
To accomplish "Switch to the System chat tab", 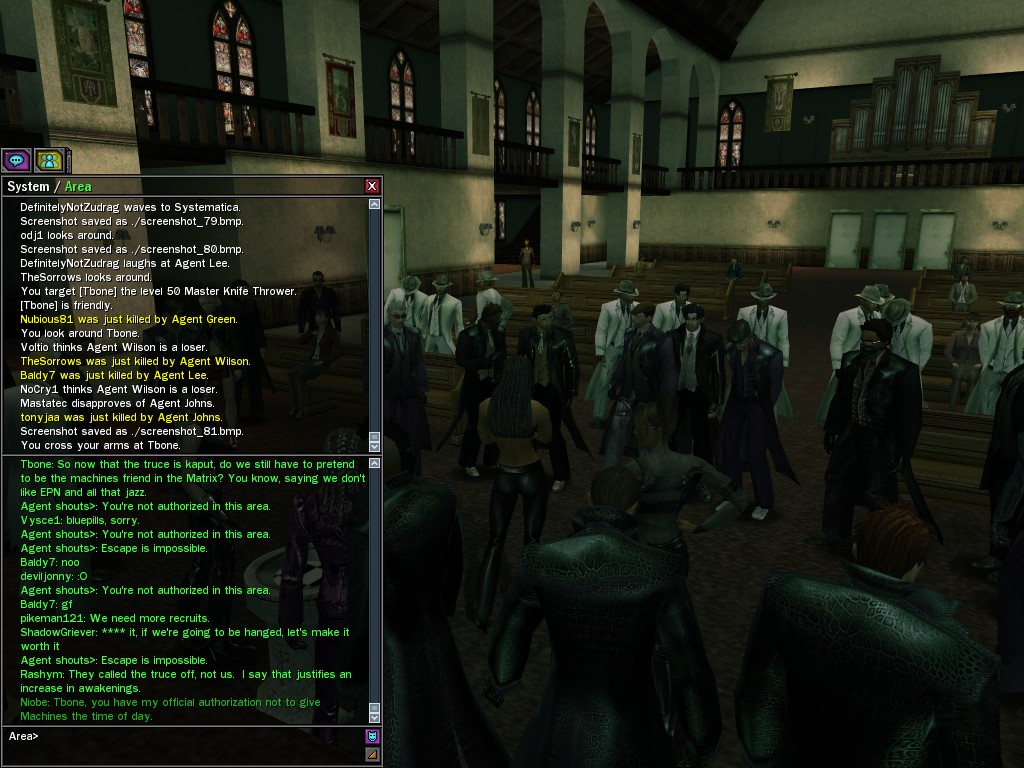I will 28,187.
